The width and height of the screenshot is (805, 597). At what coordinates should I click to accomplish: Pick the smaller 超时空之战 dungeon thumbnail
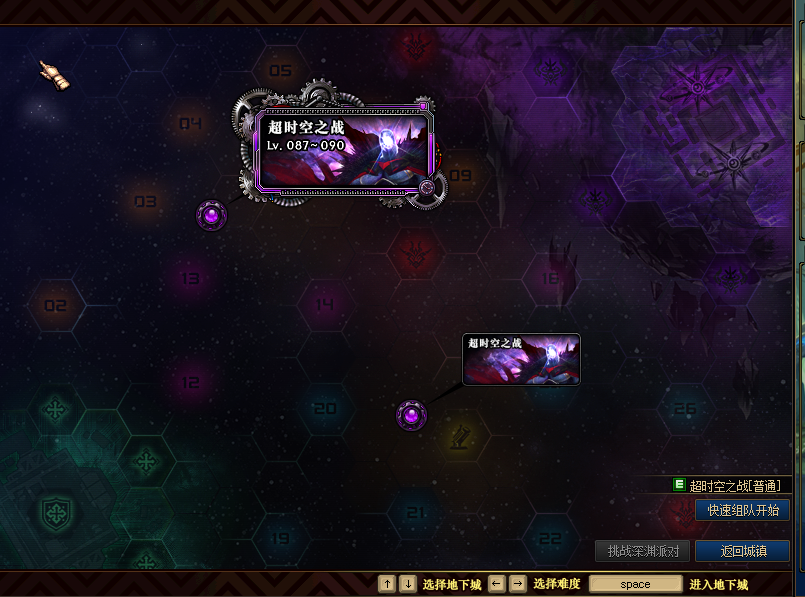[x=521, y=359]
